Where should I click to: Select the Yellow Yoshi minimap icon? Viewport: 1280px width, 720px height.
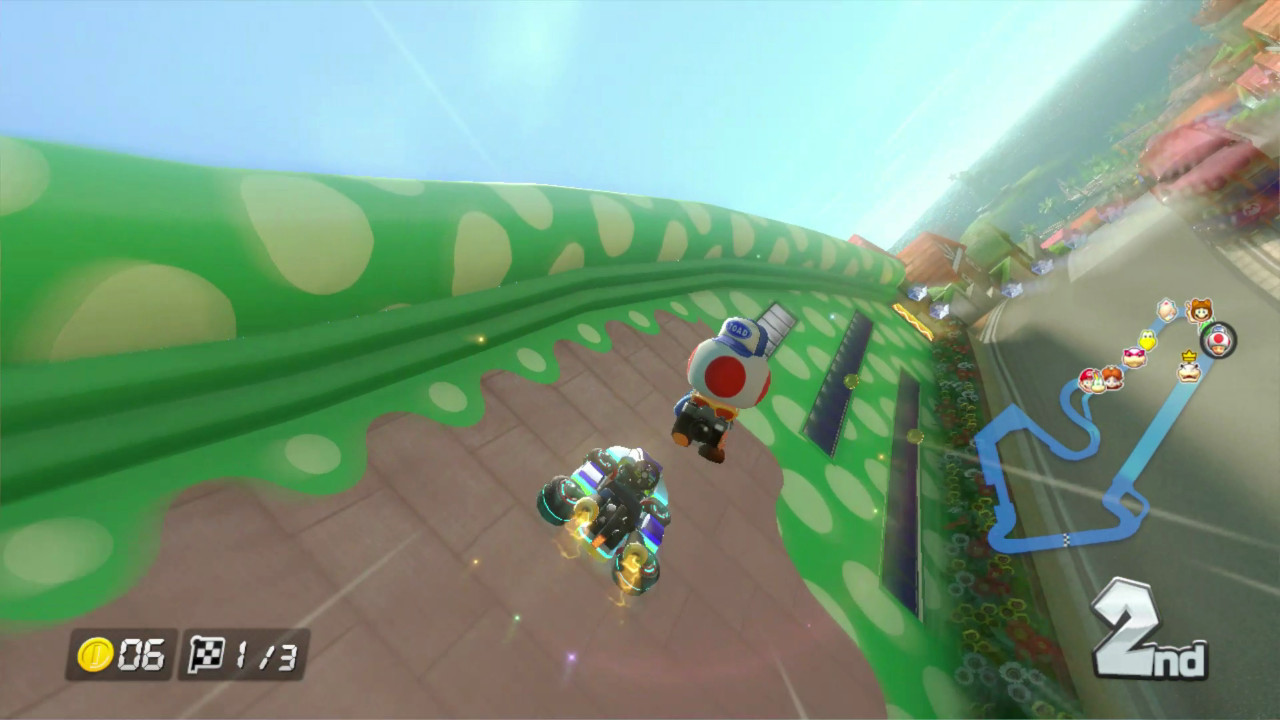(x=1147, y=341)
